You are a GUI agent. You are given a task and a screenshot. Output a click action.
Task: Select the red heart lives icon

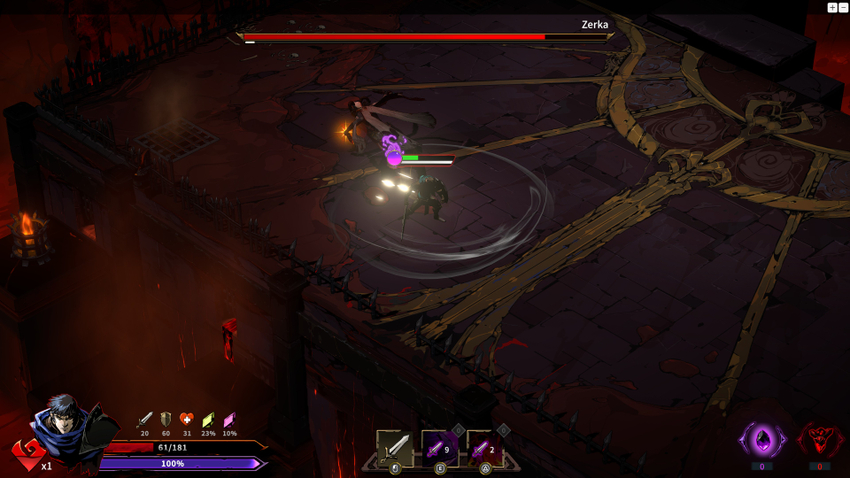tap(27, 453)
